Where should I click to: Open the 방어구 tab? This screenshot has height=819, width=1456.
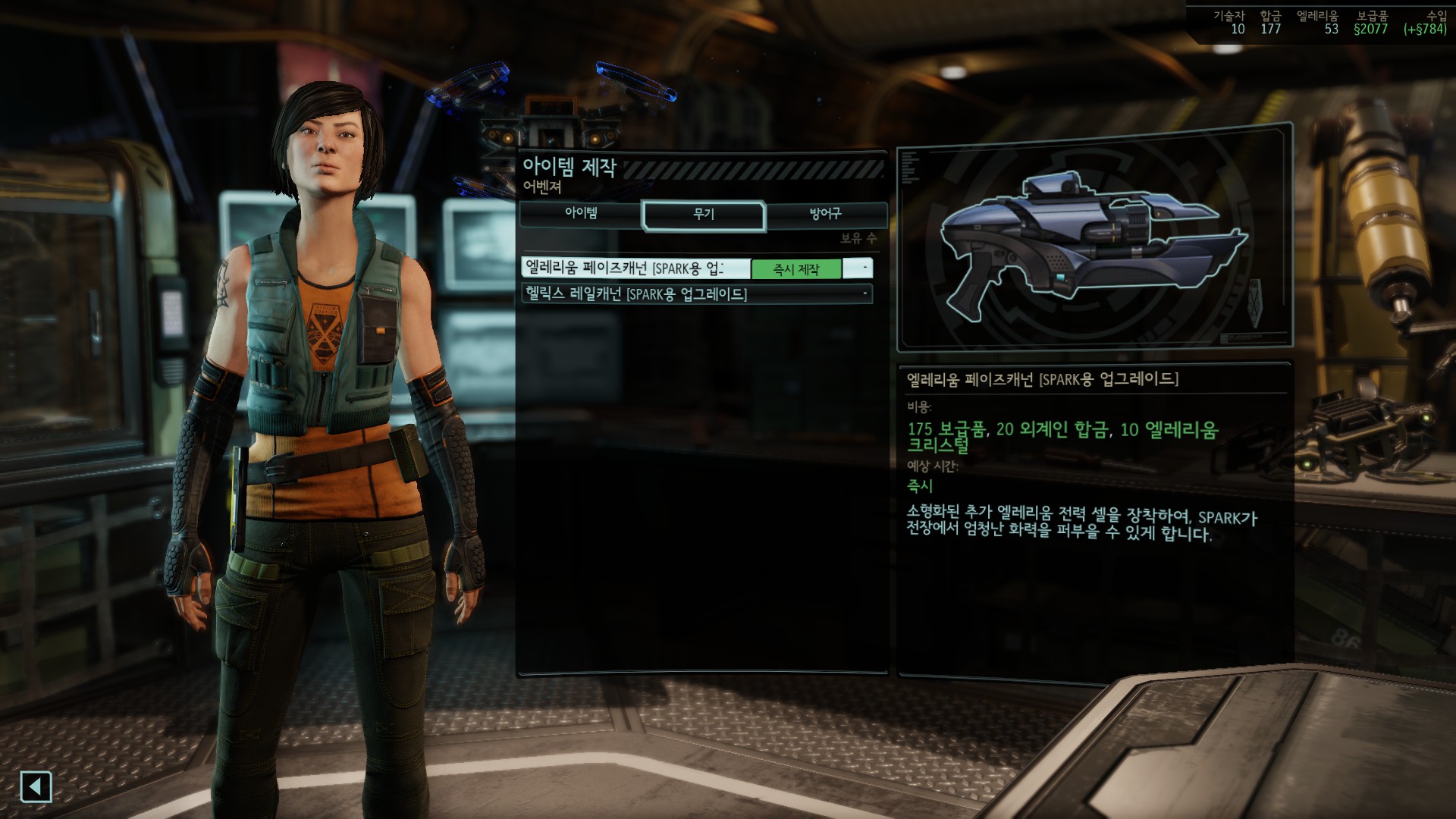coord(826,214)
